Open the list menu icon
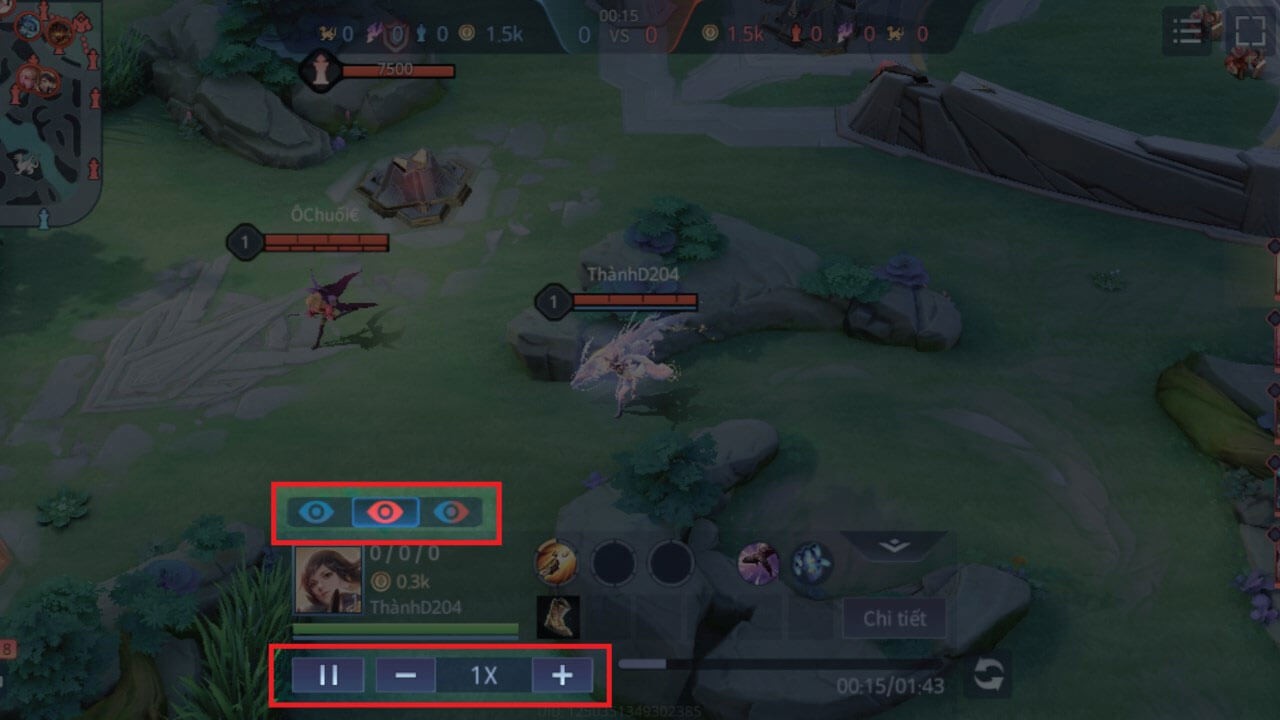The image size is (1280, 720). pos(1187,32)
